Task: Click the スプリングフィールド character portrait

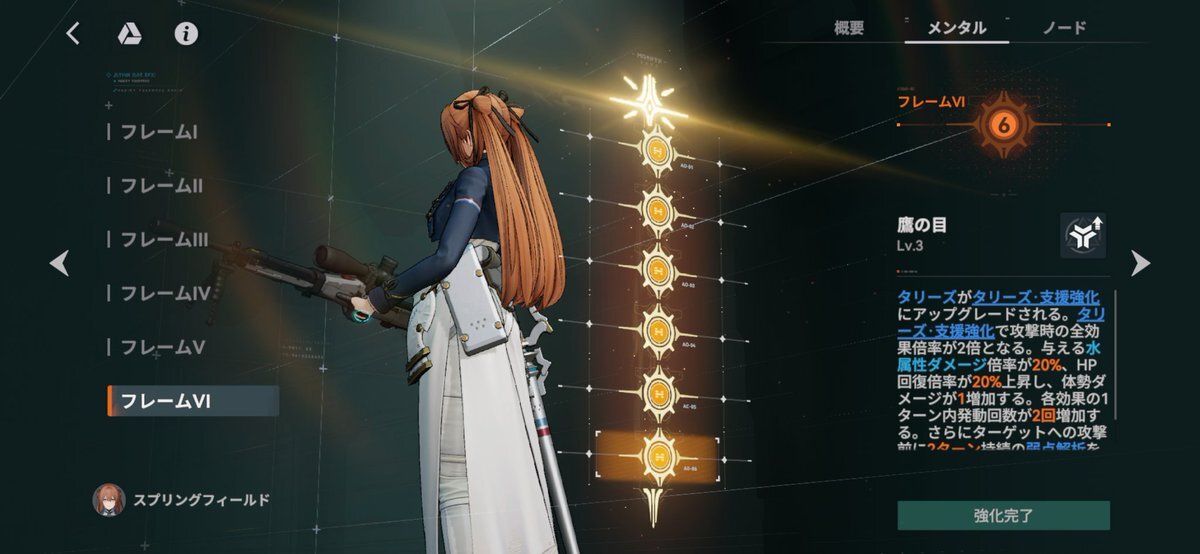Action: (x=109, y=499)
